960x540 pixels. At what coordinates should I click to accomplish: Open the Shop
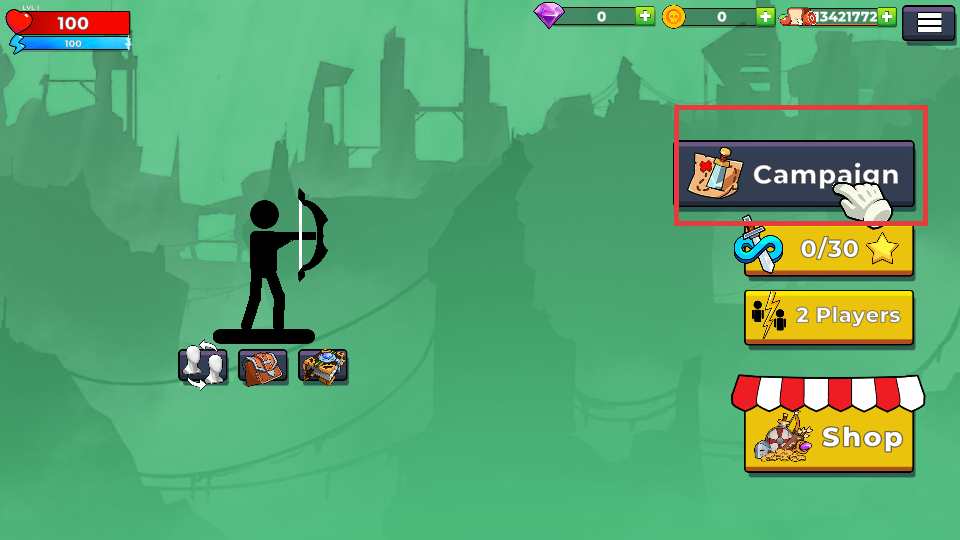point(828,437)
